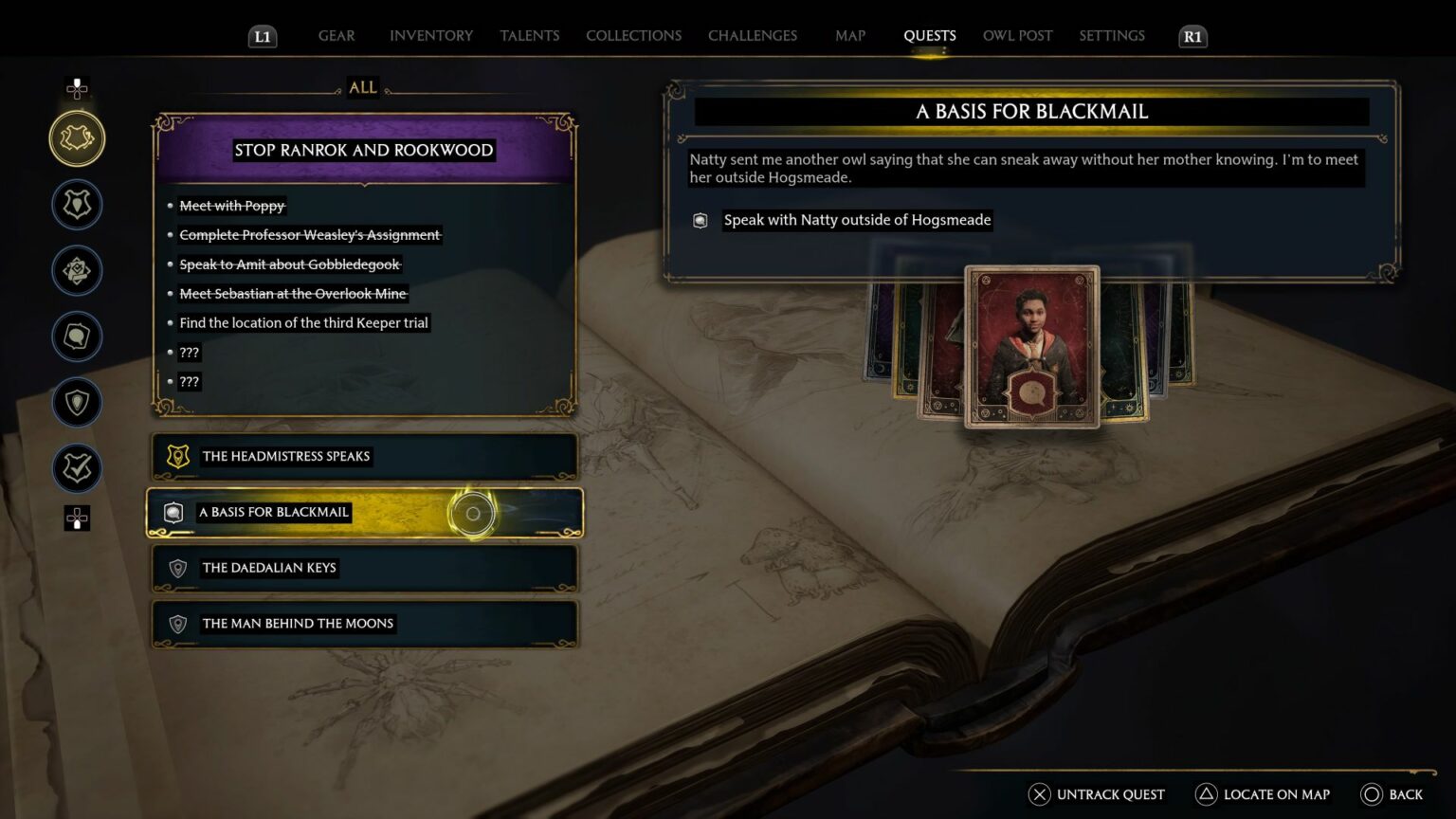Switch to the Inventory tab

[x=430, y=36]
